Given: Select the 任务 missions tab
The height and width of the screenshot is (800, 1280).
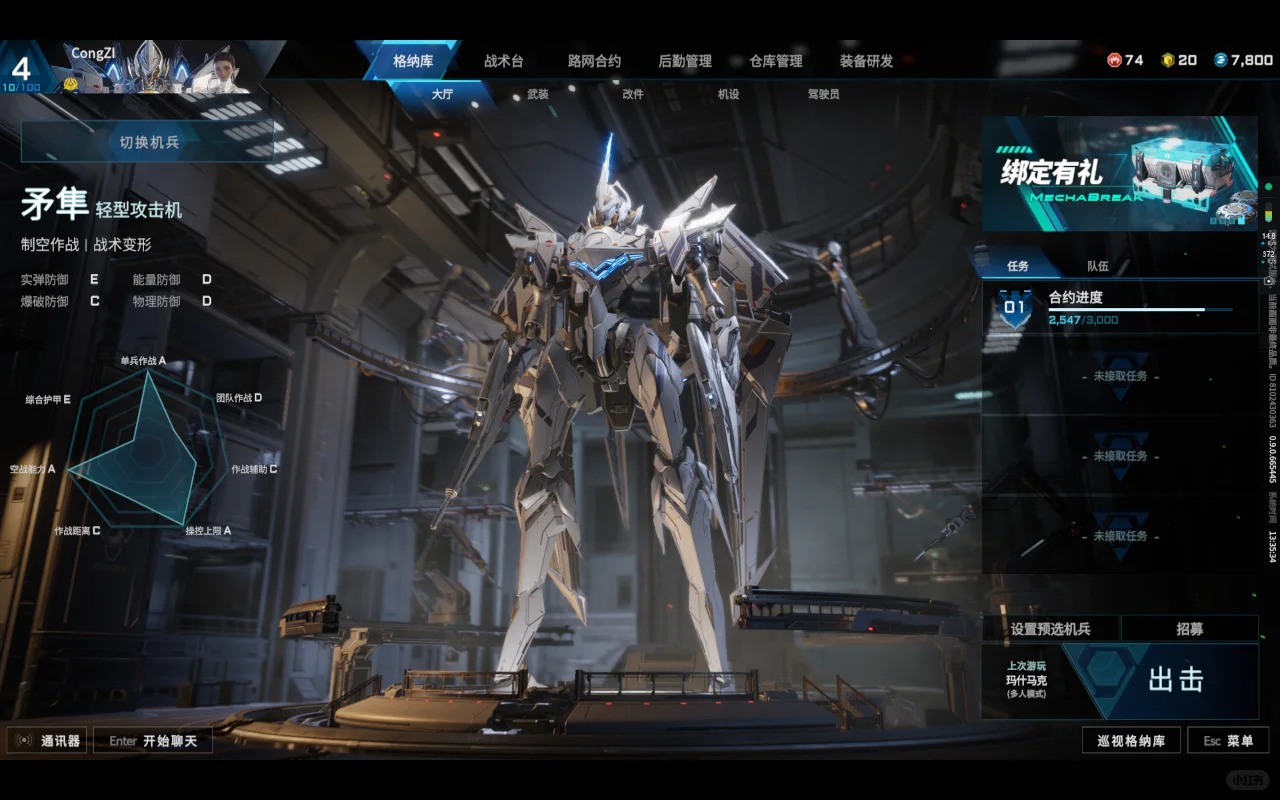Looking at the screenshot, I should pyautogui.click(x=1018, y=267).
